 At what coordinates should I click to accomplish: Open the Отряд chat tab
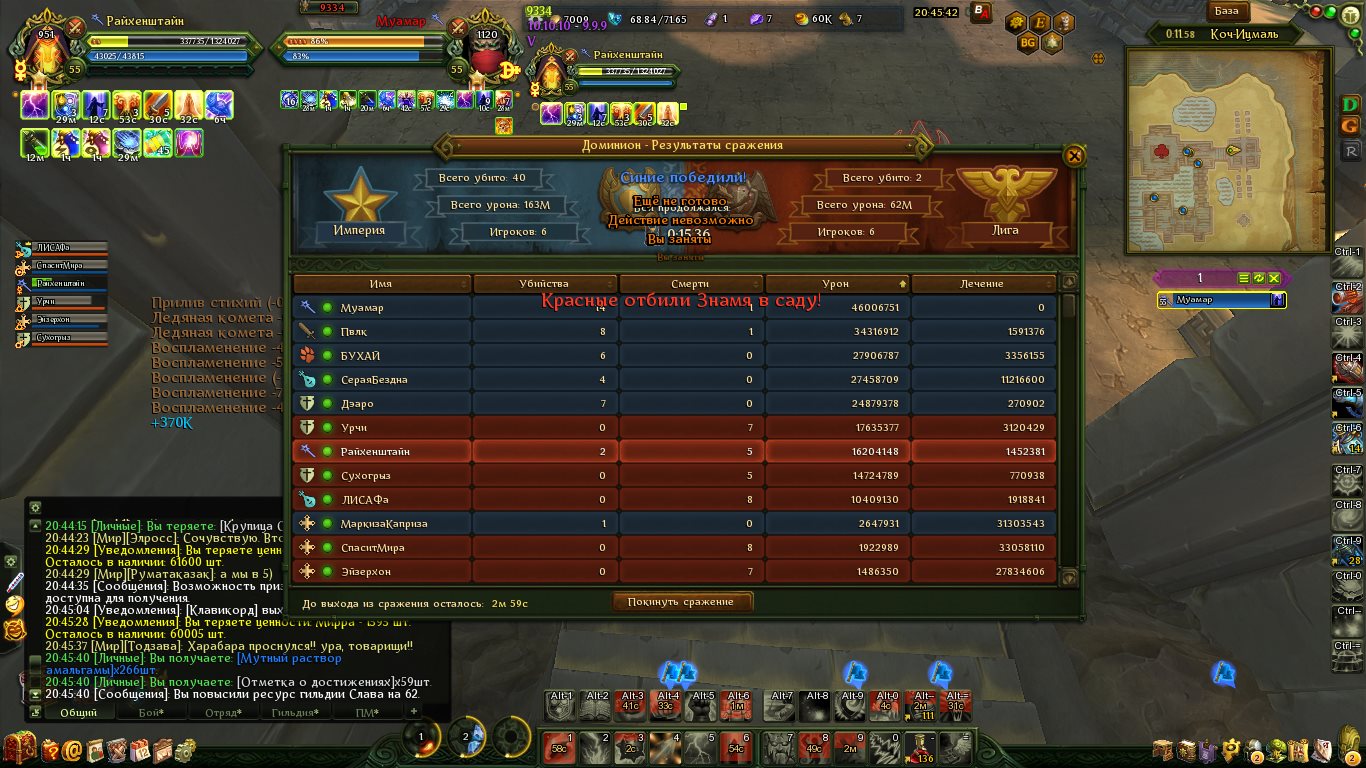tap(223, 713)
